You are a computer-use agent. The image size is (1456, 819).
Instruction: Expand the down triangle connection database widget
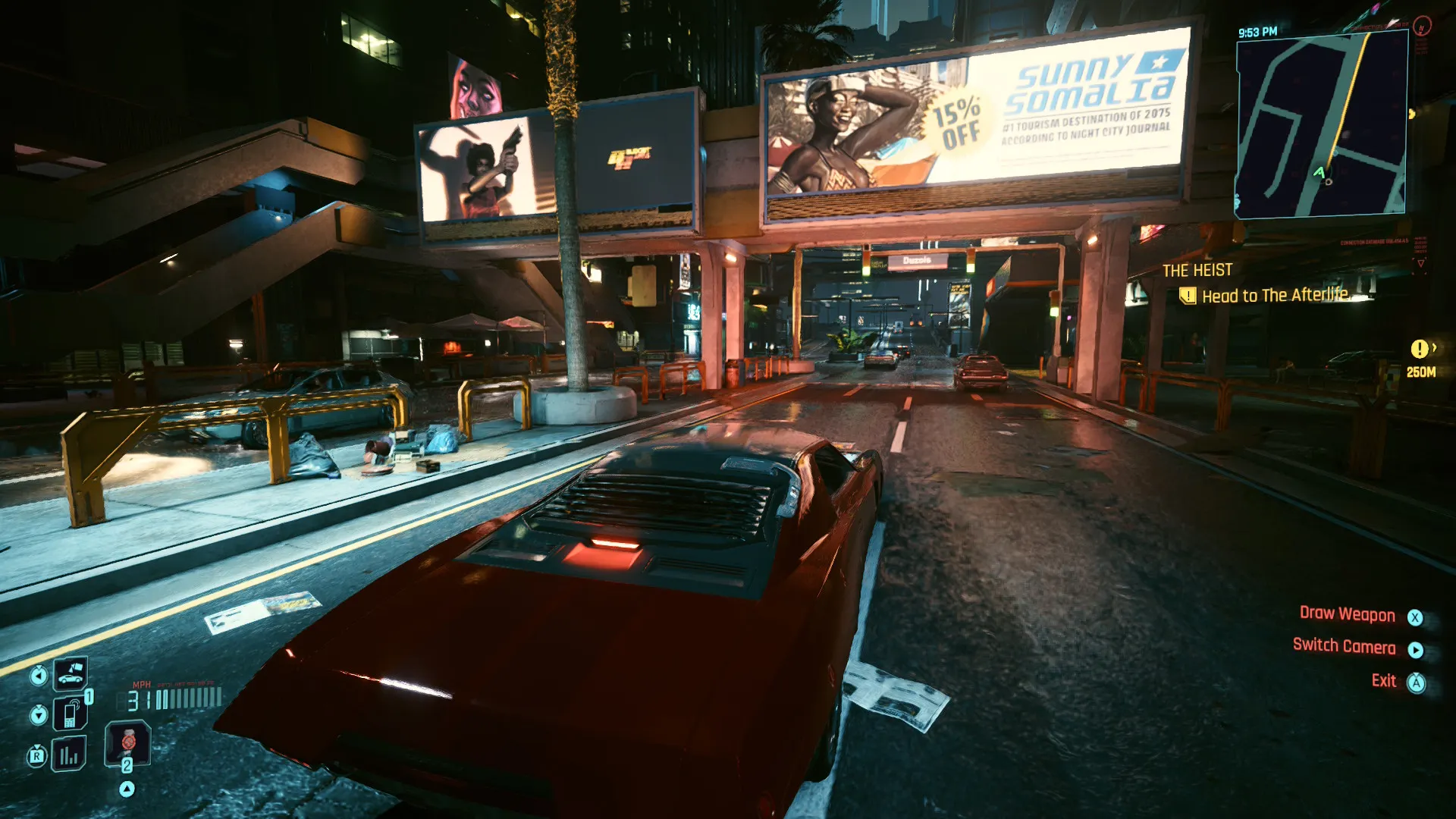tap(1421, 263)
